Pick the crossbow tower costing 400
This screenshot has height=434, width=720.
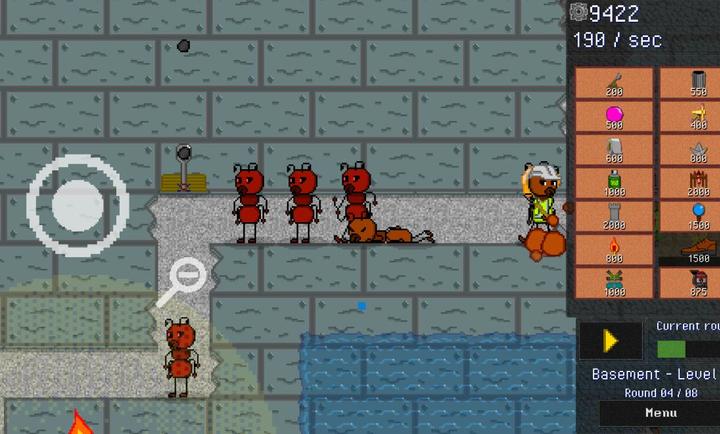696,116
